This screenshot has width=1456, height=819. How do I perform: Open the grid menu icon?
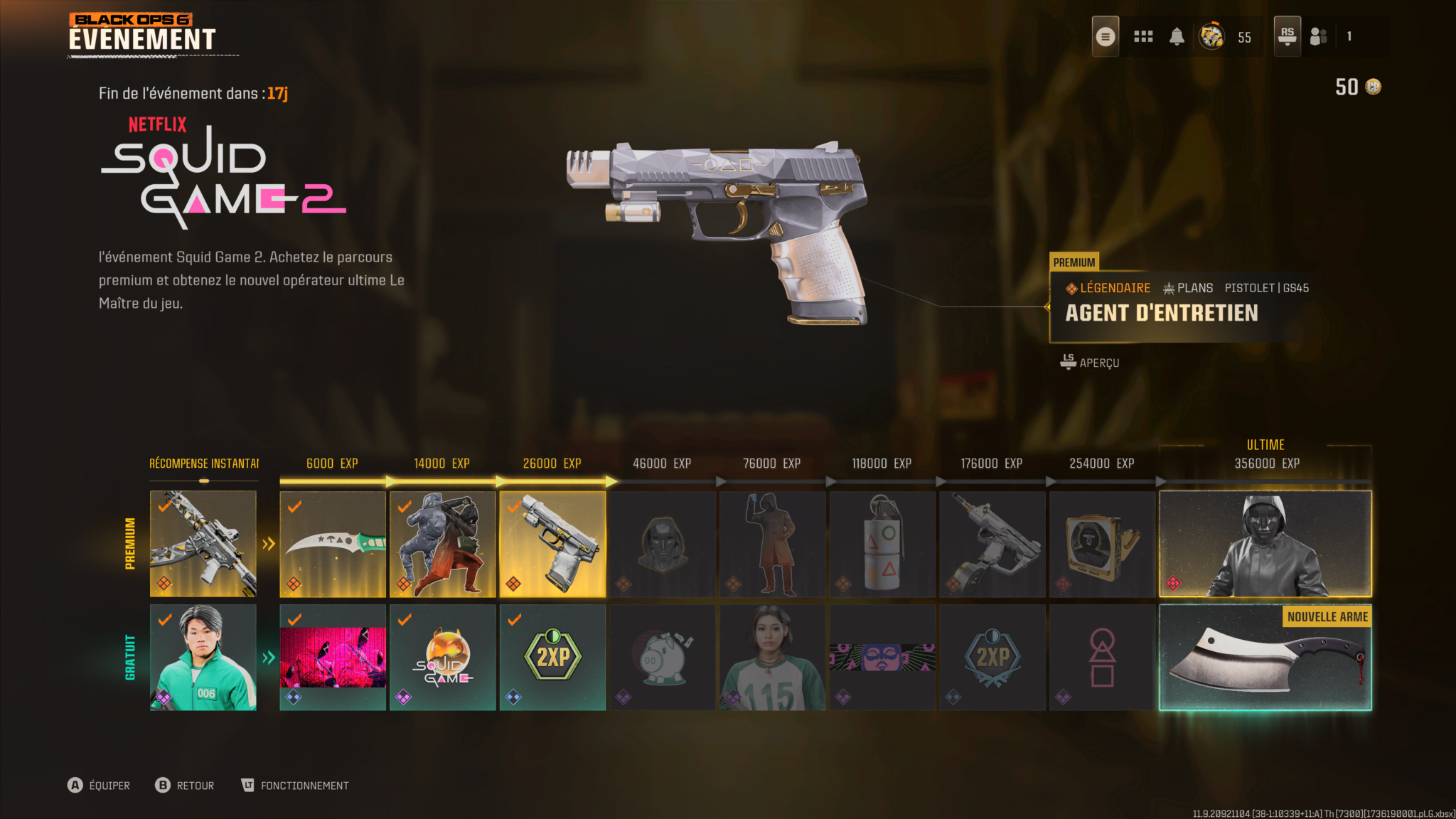click(1143, 36)
